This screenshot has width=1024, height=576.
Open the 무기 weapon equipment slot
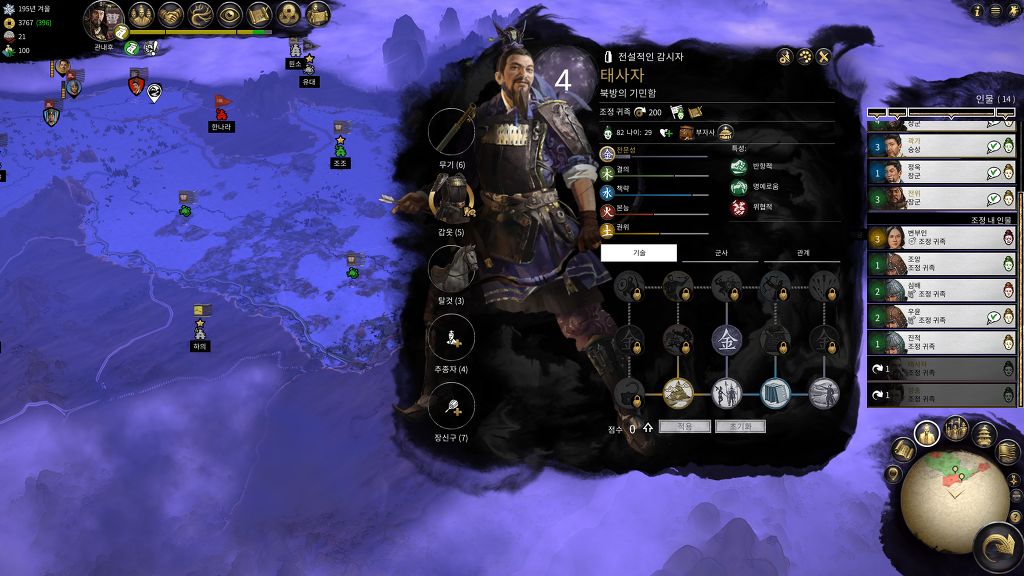tap(451, 132)
